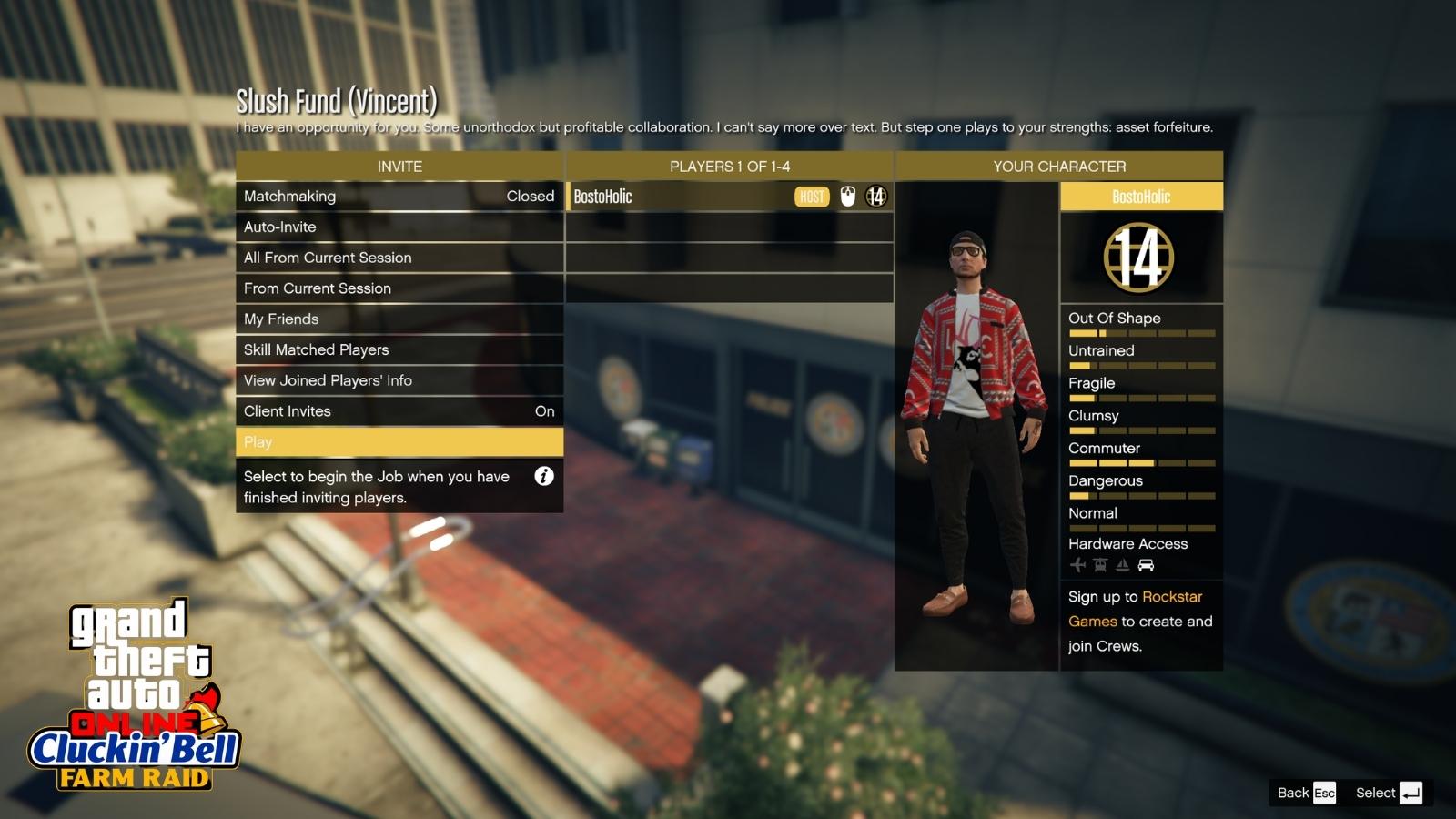Switch to the YOUR CHARACTER panel
The image size is (1456, 819).
click(x=1058, y=166)
